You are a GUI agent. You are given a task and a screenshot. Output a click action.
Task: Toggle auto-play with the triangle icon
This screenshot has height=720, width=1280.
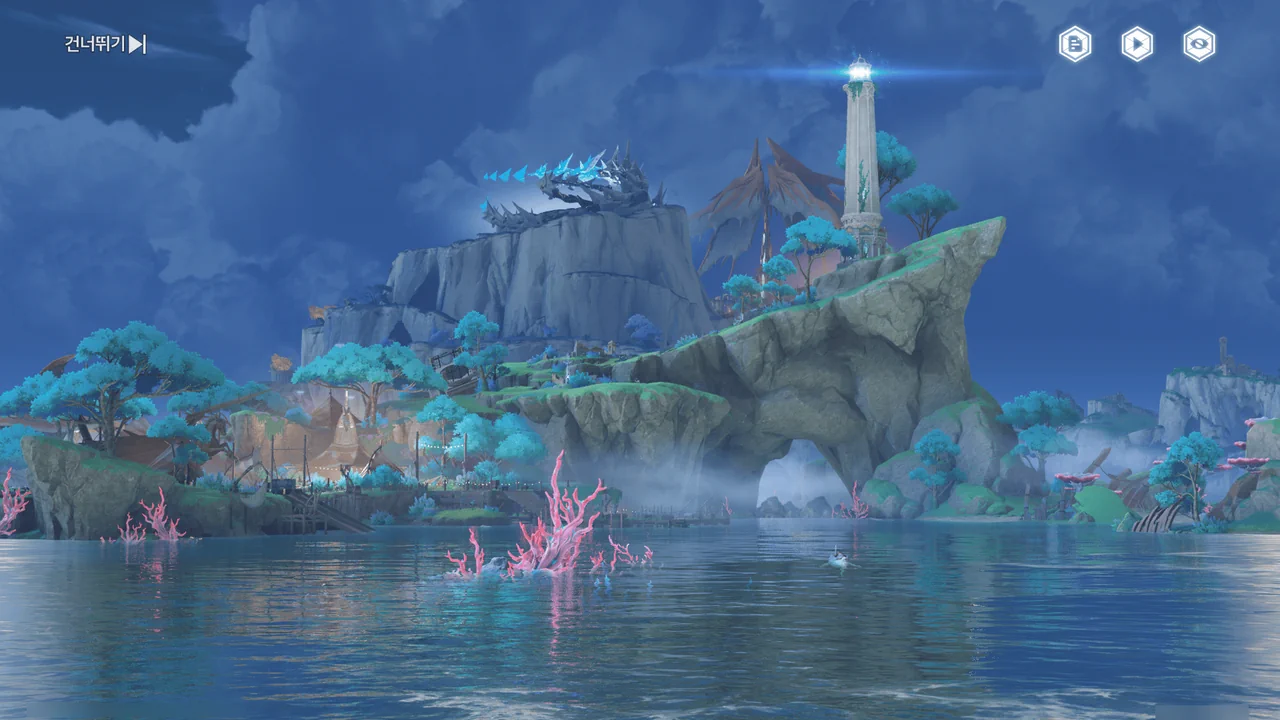click(1137, 44)
